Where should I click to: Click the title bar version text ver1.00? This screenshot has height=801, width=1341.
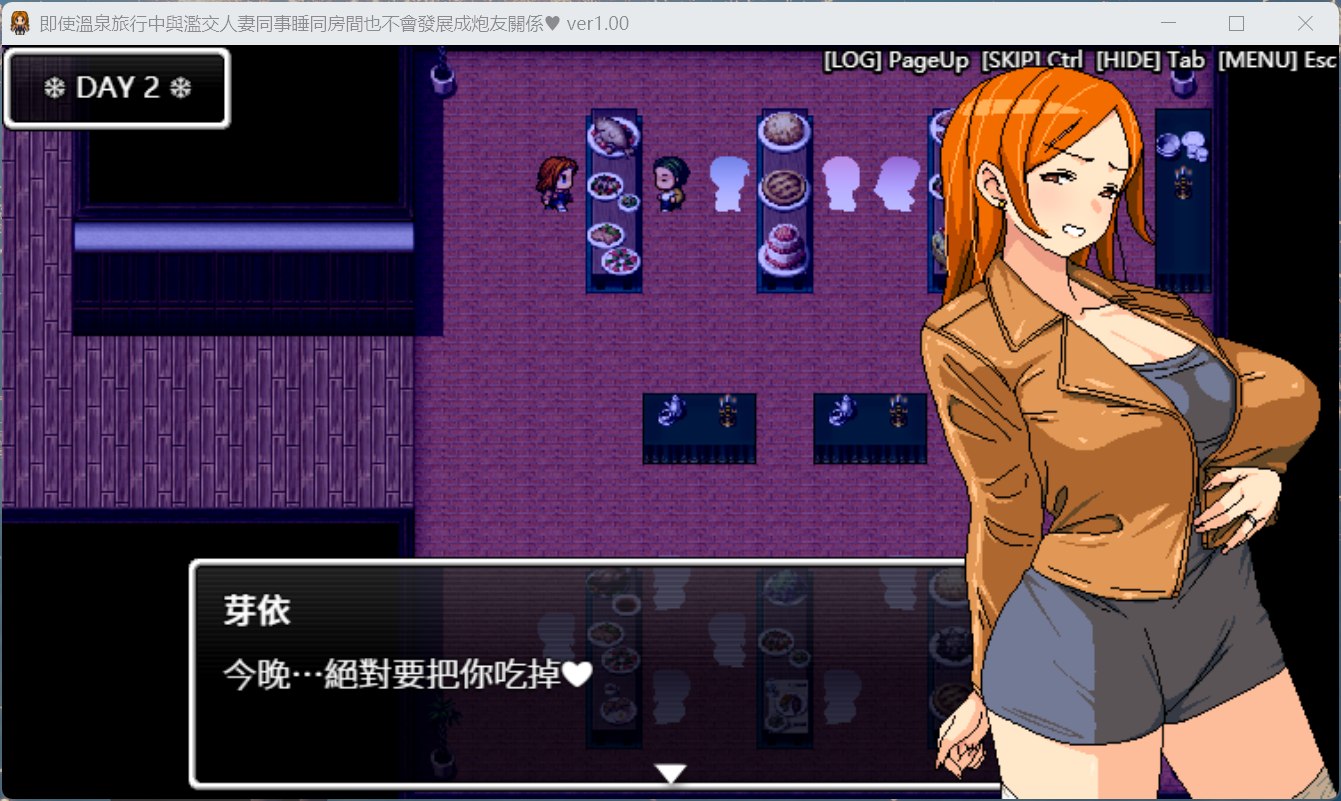click(598, 23)
